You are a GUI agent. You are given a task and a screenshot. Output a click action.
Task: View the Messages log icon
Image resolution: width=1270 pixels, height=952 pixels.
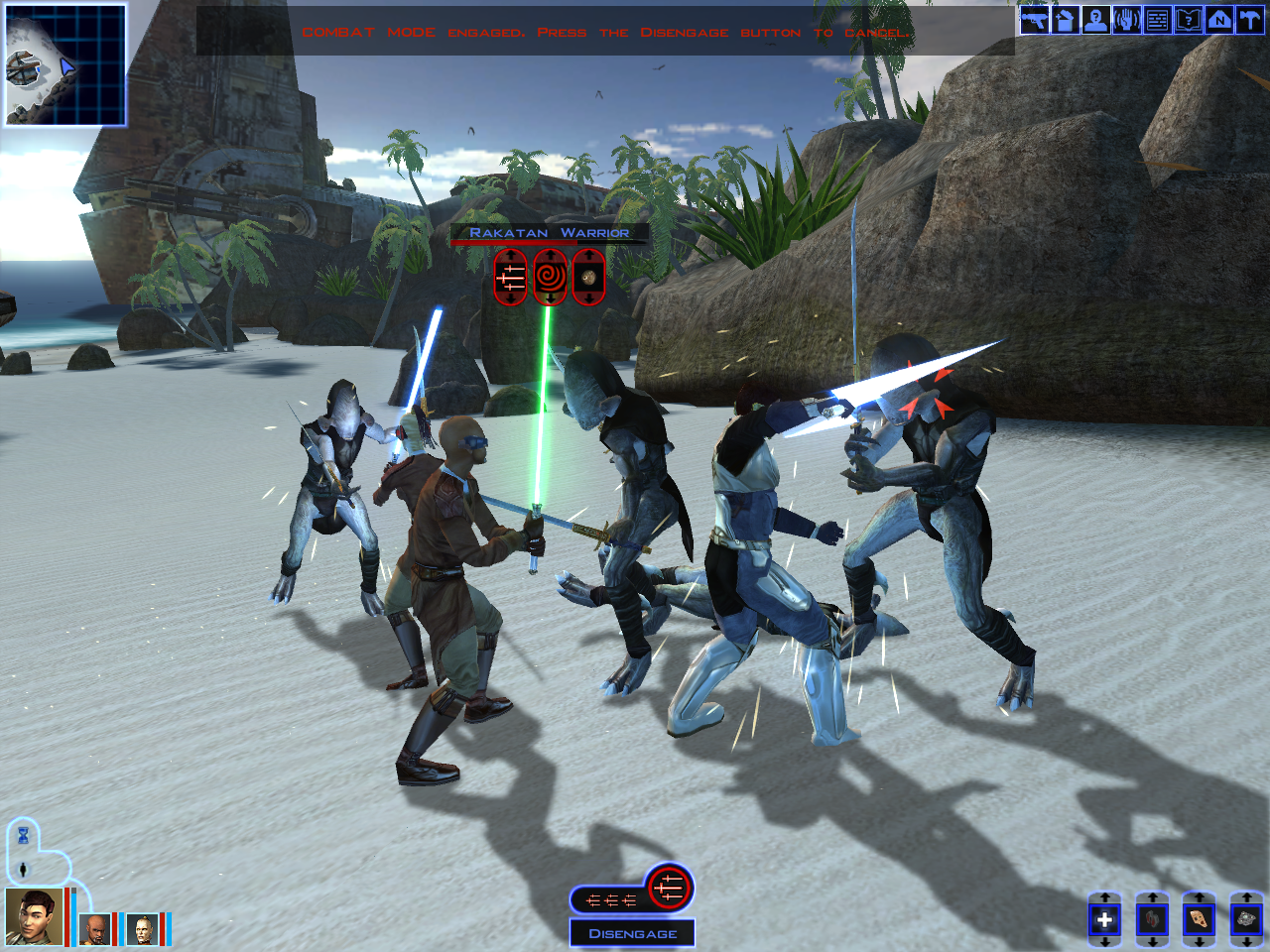(x=1157, y=20)
